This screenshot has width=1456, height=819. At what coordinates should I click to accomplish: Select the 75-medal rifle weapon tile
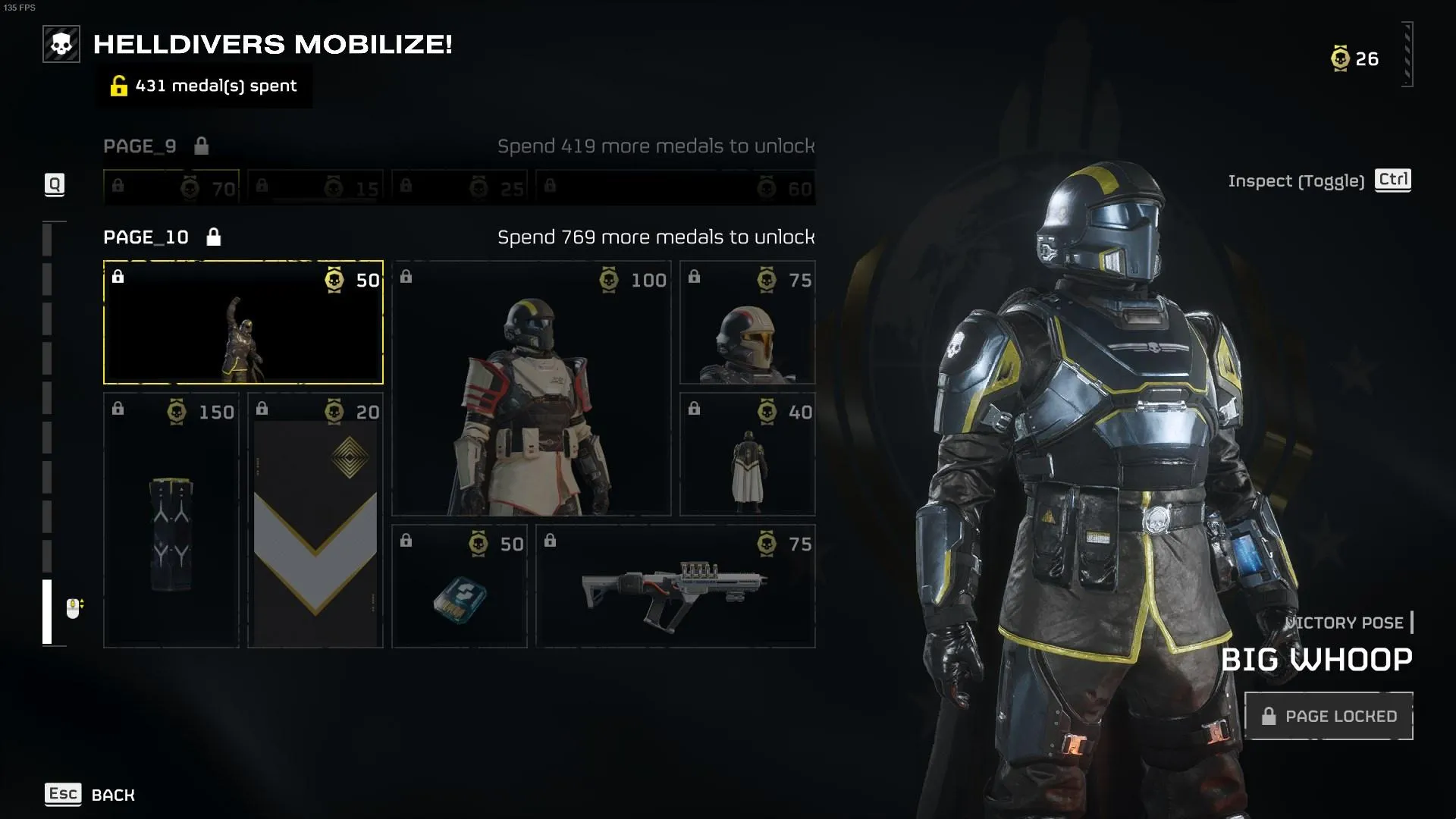[x=676, y=586]
